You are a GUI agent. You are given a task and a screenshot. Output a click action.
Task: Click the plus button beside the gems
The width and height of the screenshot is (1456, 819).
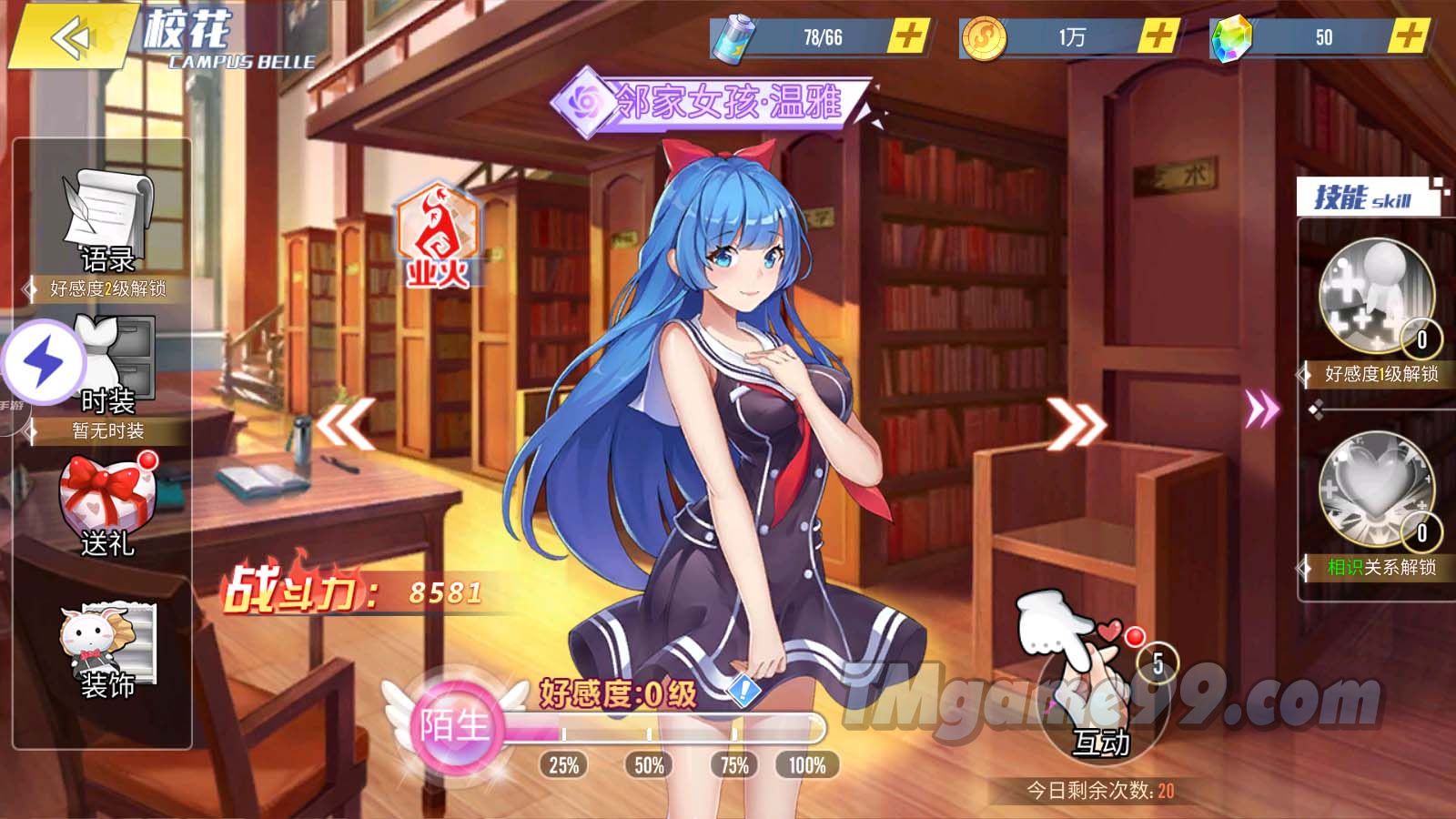[x=1409, y=36]
